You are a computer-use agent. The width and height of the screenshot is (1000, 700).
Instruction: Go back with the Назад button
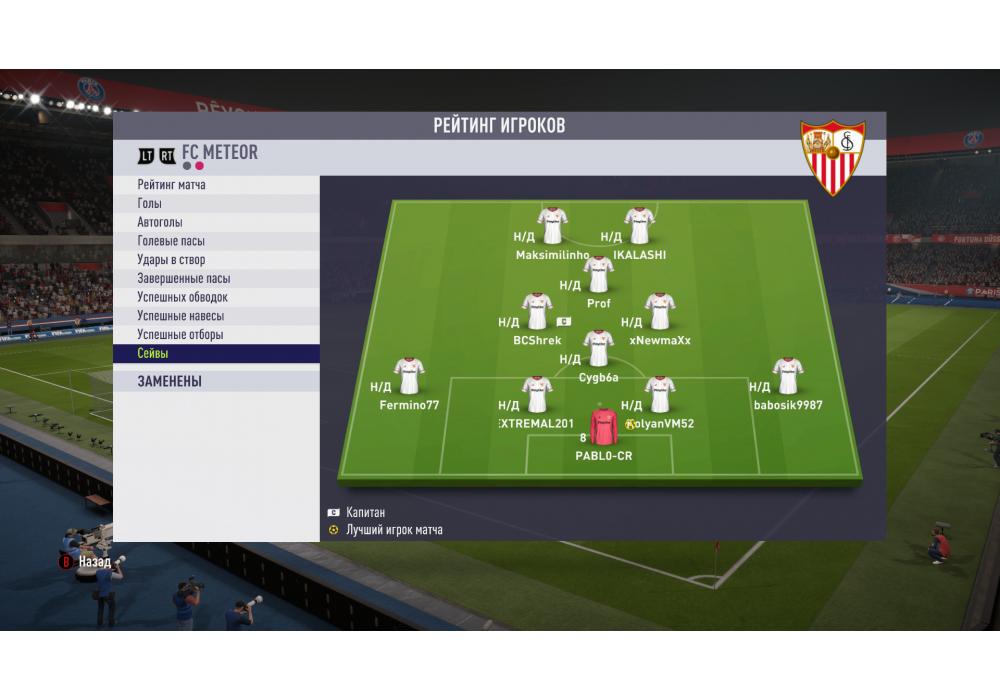[89, 563]
